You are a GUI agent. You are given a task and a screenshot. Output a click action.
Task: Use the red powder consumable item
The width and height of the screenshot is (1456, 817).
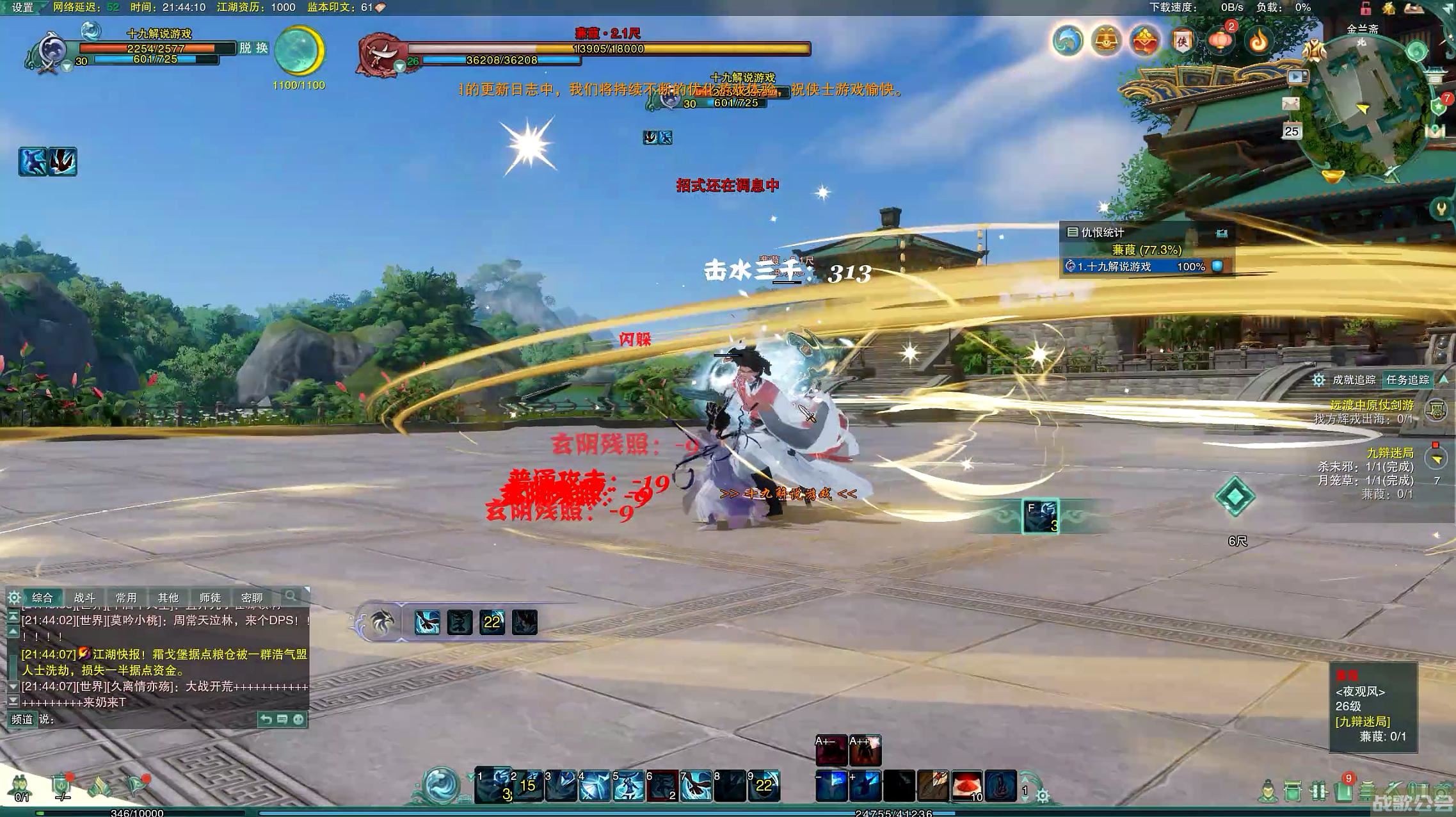pyautogui.click(x=966, y=786)
